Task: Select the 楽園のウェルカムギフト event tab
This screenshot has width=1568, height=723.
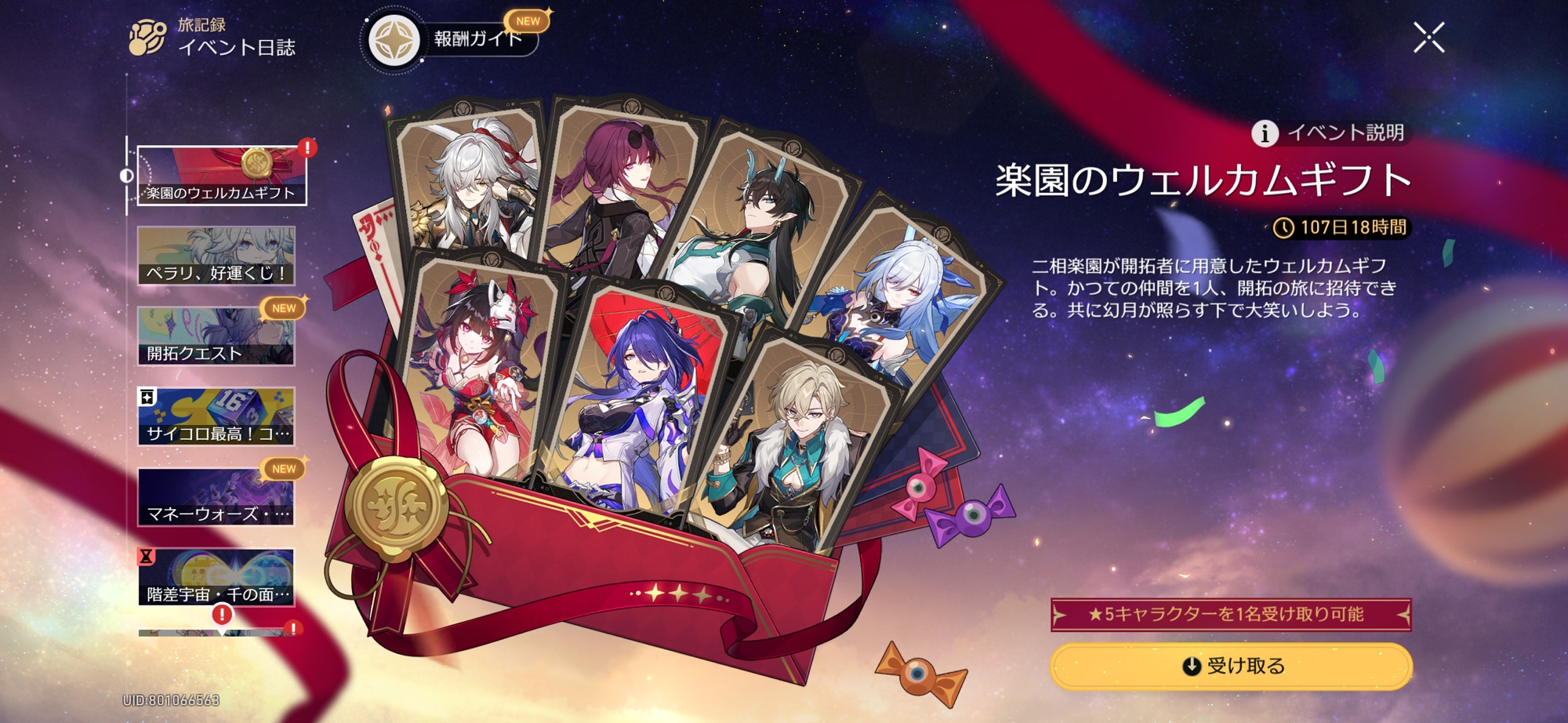Action: (x=222, y=176)
